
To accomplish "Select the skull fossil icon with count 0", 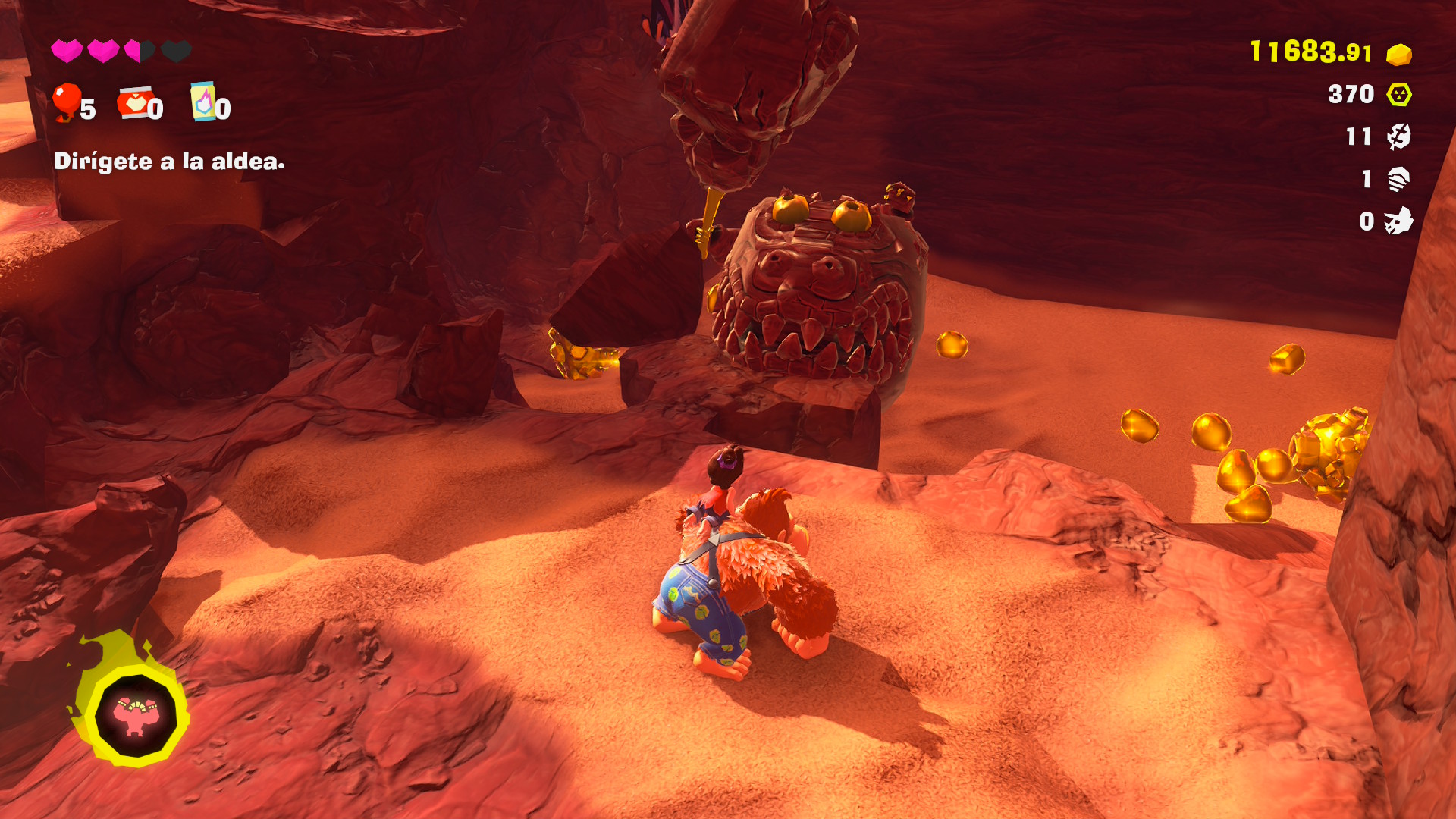I will [1398, 221].
